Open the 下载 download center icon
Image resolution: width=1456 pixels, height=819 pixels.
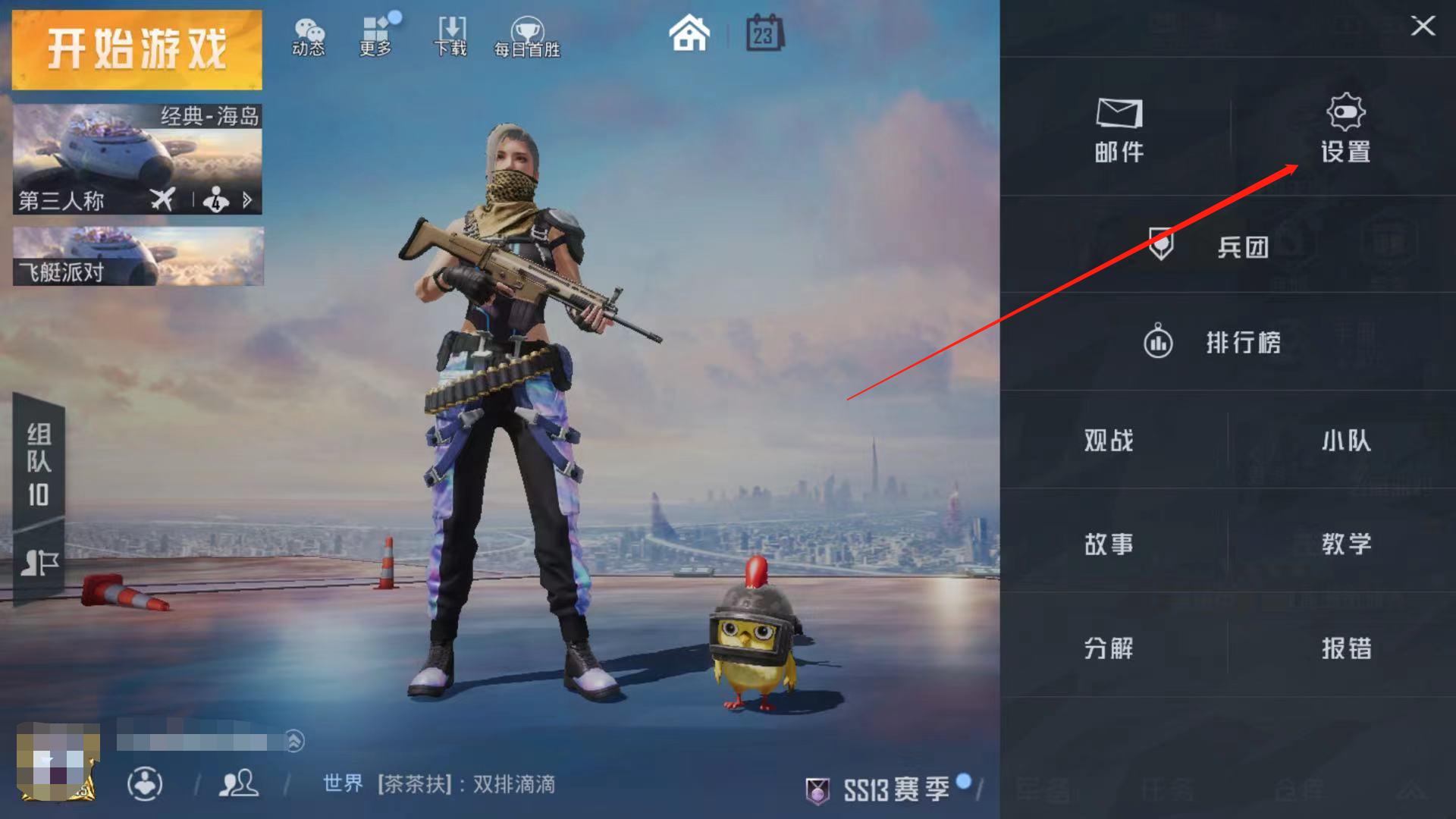(x=449, y=34)
